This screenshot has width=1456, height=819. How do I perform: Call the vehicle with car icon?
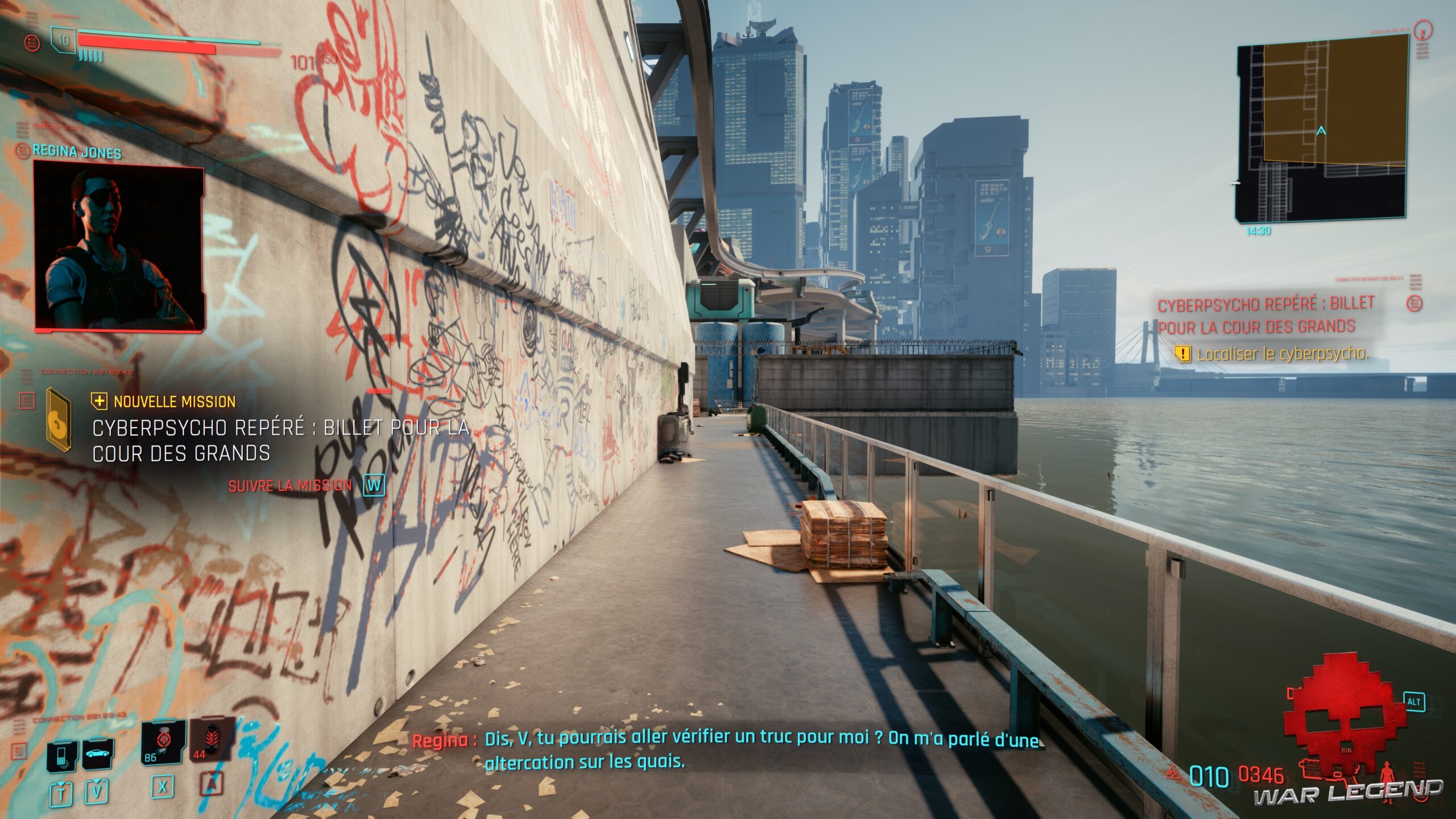98,754
